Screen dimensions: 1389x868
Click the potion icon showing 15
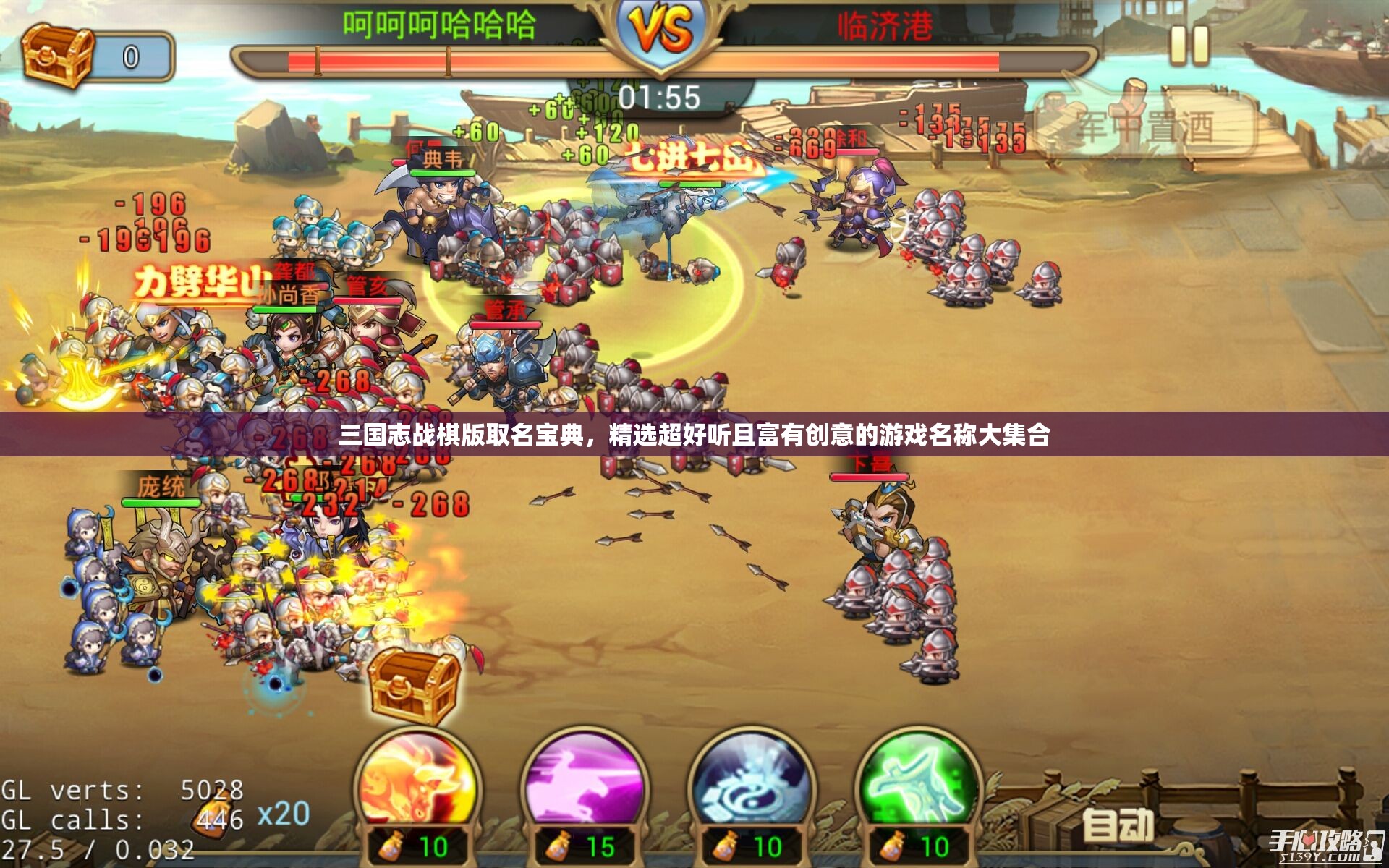pyautogui.click(x=557, y=845)
